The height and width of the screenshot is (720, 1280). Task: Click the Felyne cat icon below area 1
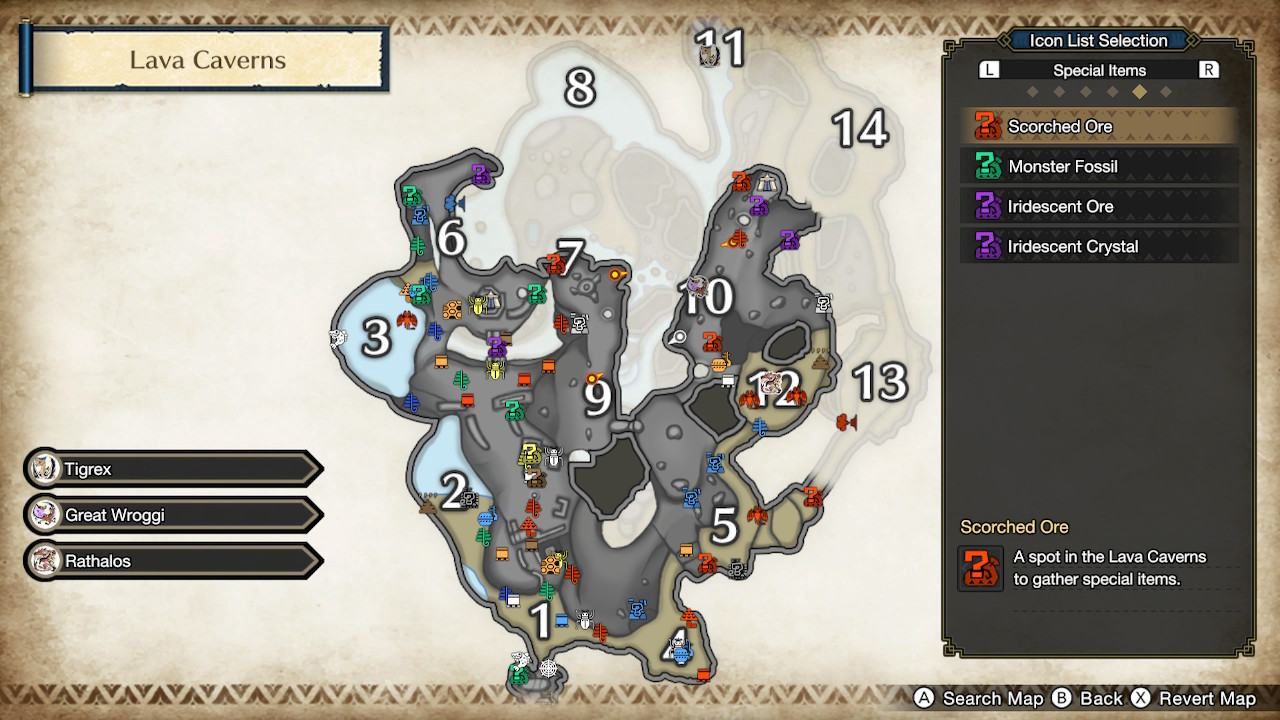518,658
